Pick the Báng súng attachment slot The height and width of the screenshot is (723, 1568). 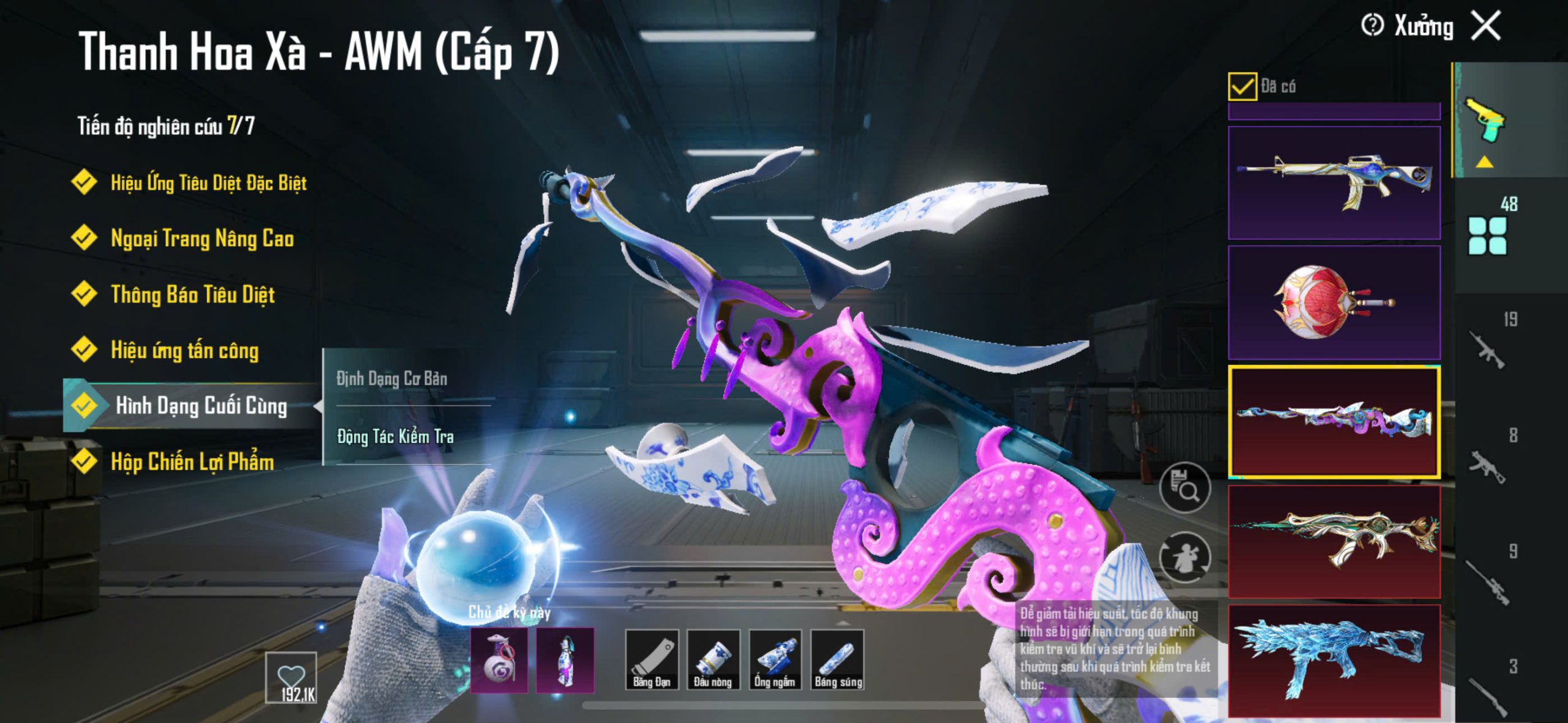tap(837, 659)
